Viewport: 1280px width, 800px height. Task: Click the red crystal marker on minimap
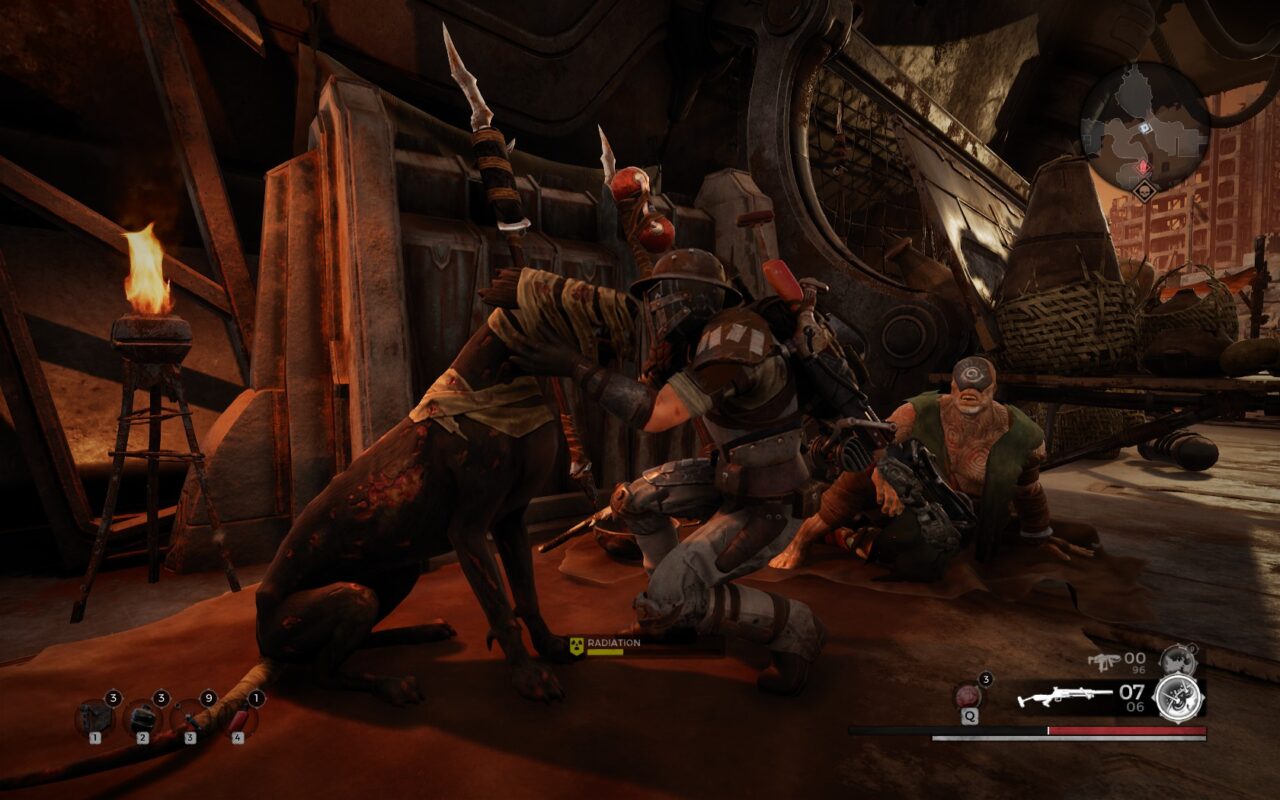click(1144, 166)
